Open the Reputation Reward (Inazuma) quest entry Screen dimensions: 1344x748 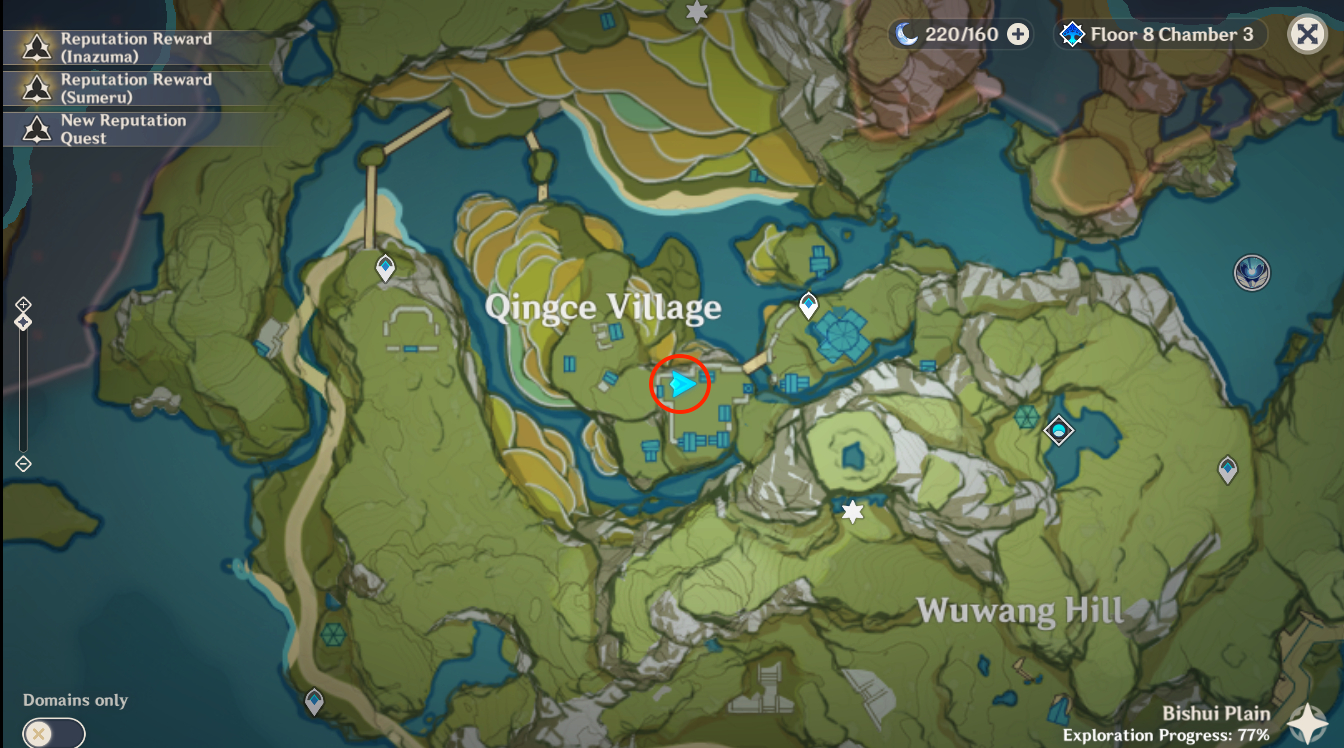coord(135,45)
